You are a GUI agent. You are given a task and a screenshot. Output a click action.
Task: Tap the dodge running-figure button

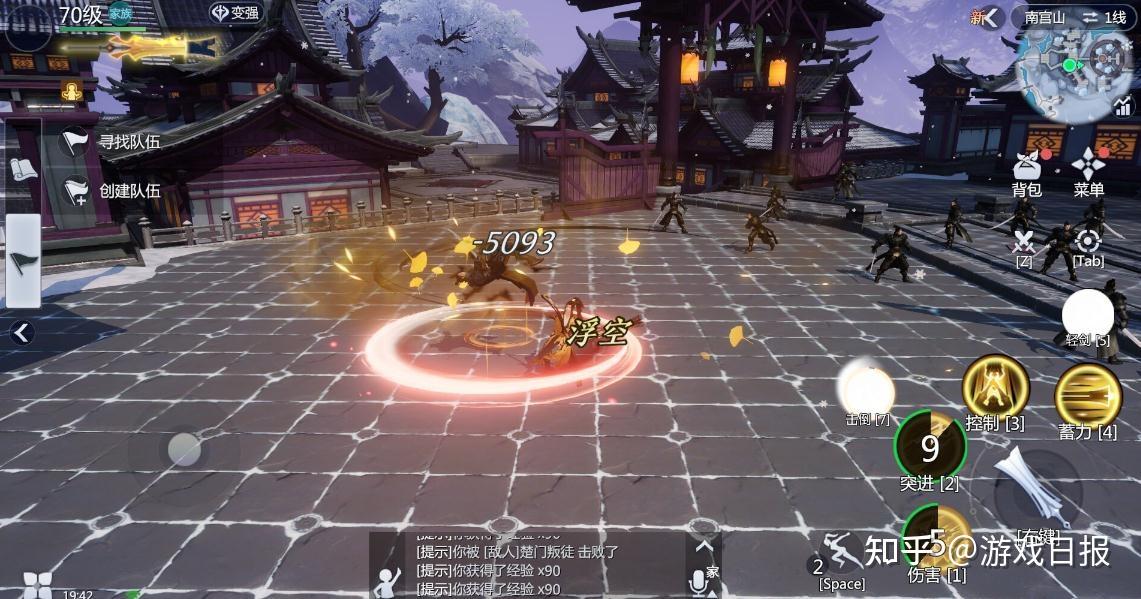click(841, 553)
